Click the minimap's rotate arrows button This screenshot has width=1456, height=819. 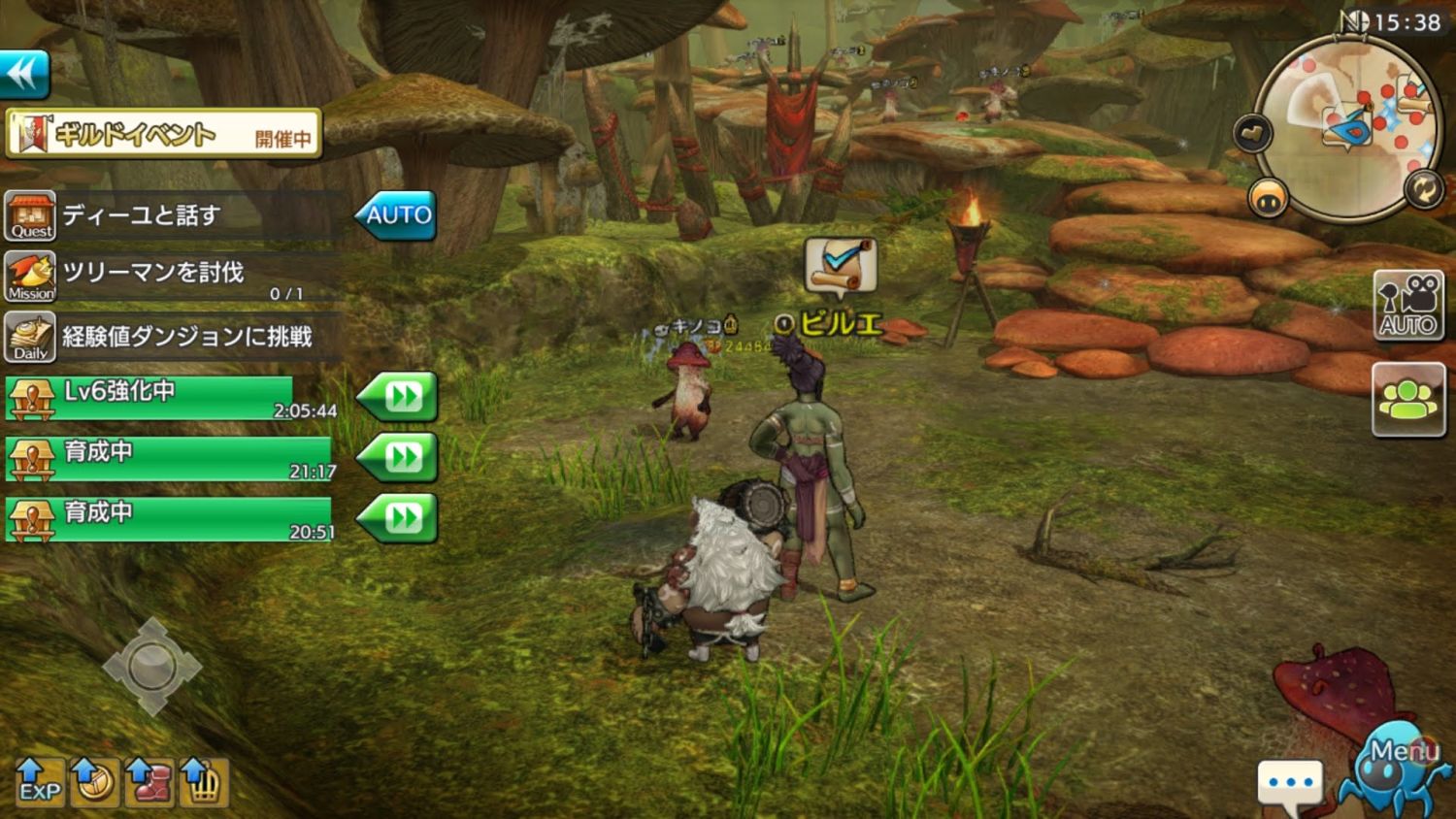coord(1423,189)
